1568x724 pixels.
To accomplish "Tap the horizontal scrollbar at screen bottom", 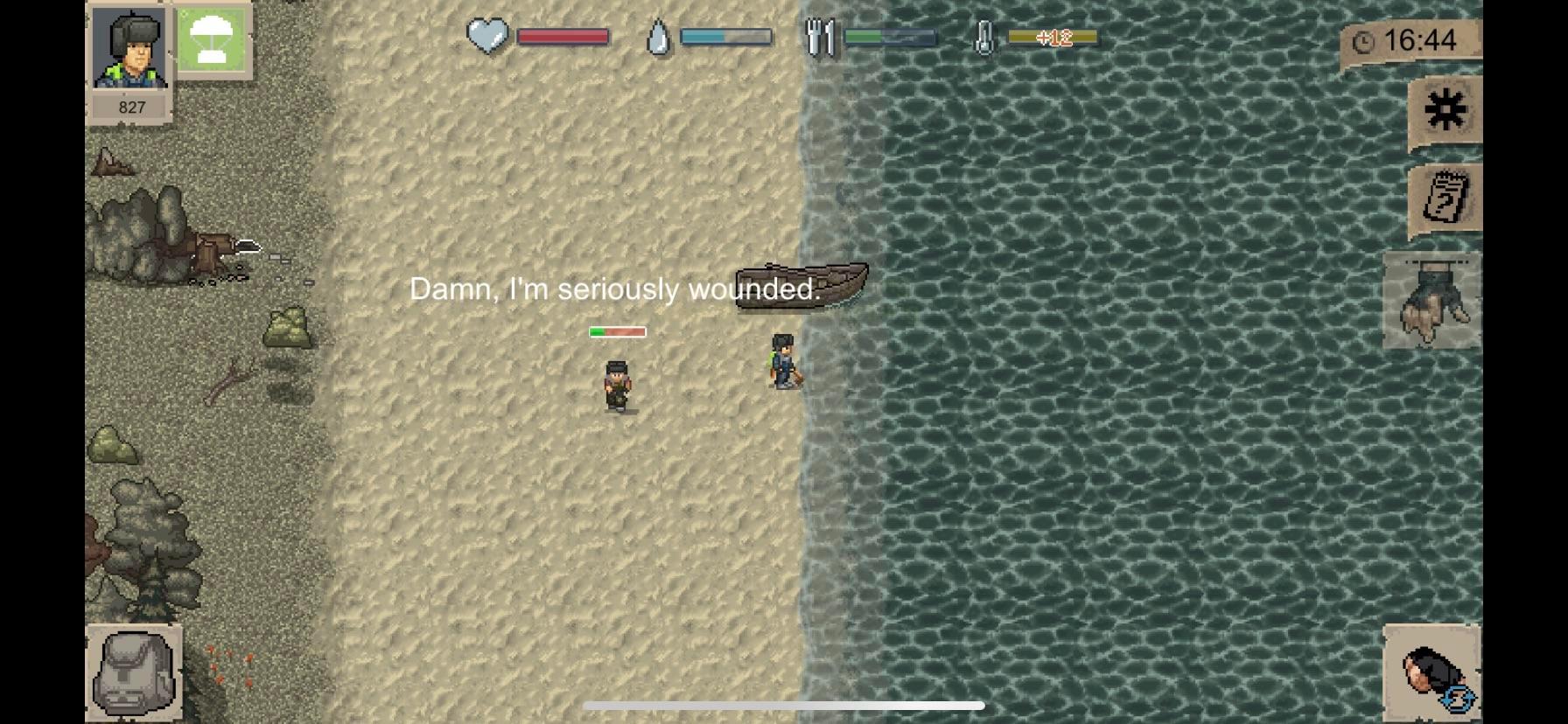I will click(784, 705).
